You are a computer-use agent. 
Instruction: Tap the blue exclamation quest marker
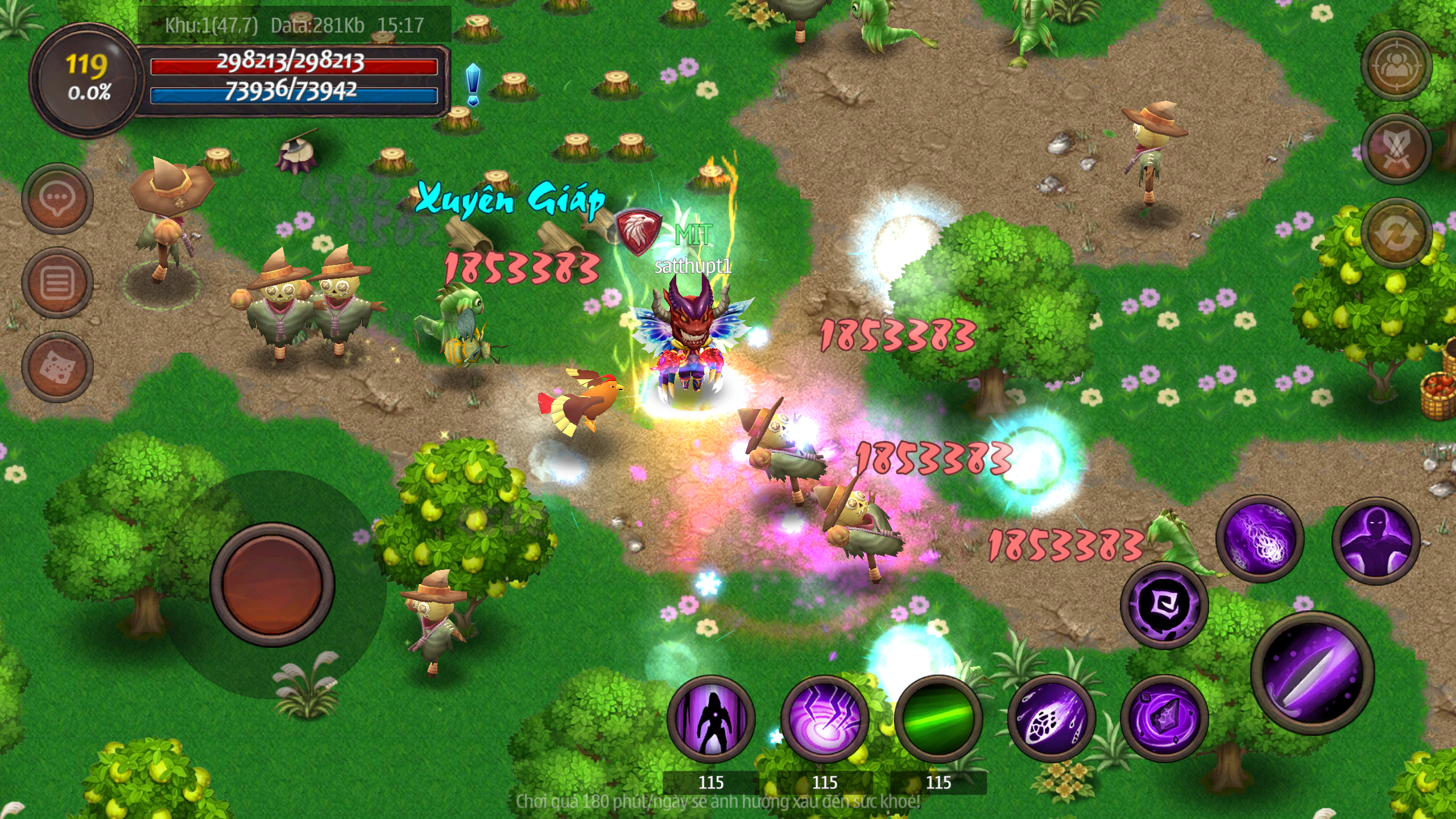(x=473, y=85)
